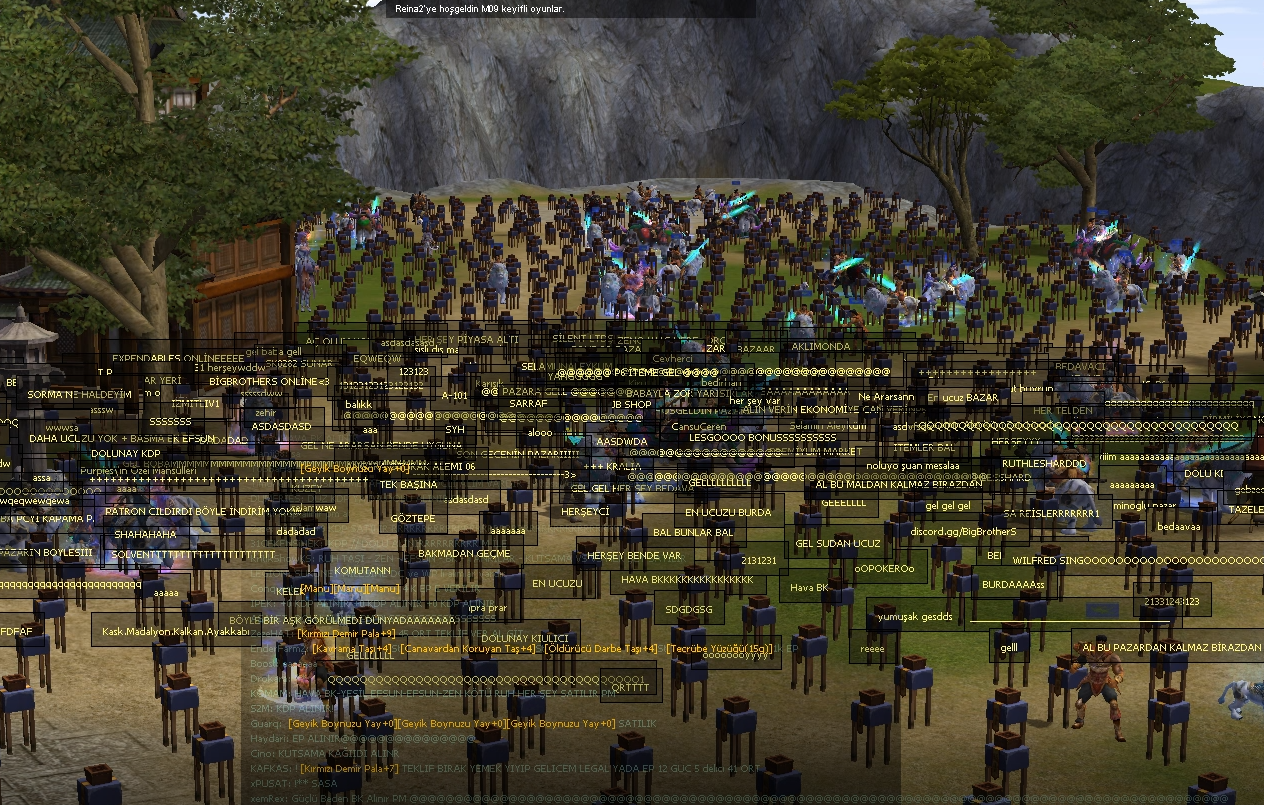Open the TEK BAŞINA shop sign
Screen dimensions: 1264x805
[409, 484]
